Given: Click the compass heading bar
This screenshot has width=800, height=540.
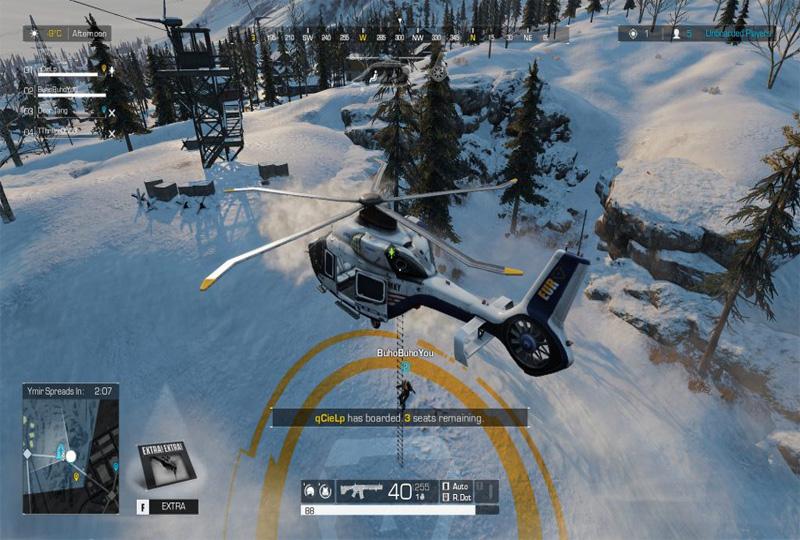Looking at the screenshot, I should (x=408, y=37).
